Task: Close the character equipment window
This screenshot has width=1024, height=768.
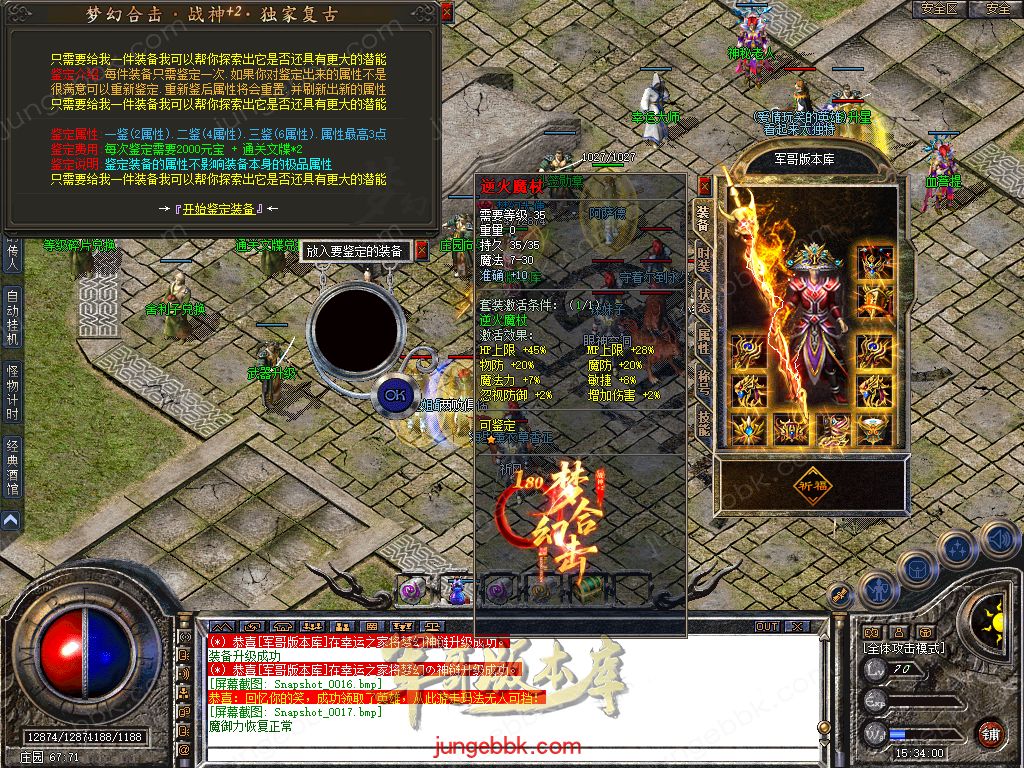Action: click(x=704, y=185)
